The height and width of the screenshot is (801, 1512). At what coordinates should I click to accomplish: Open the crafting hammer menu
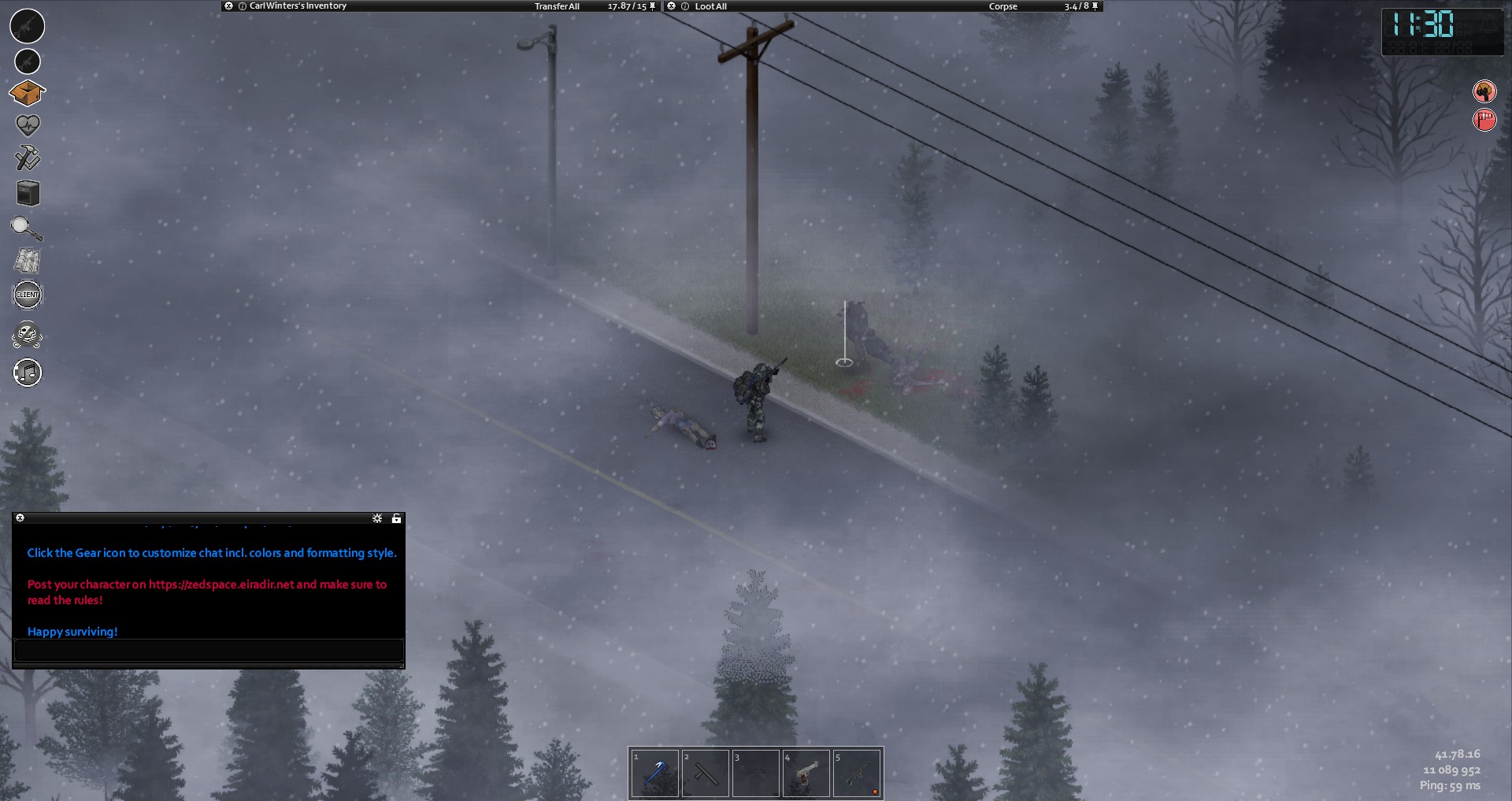pyautogui.click(x=28, y=158)
